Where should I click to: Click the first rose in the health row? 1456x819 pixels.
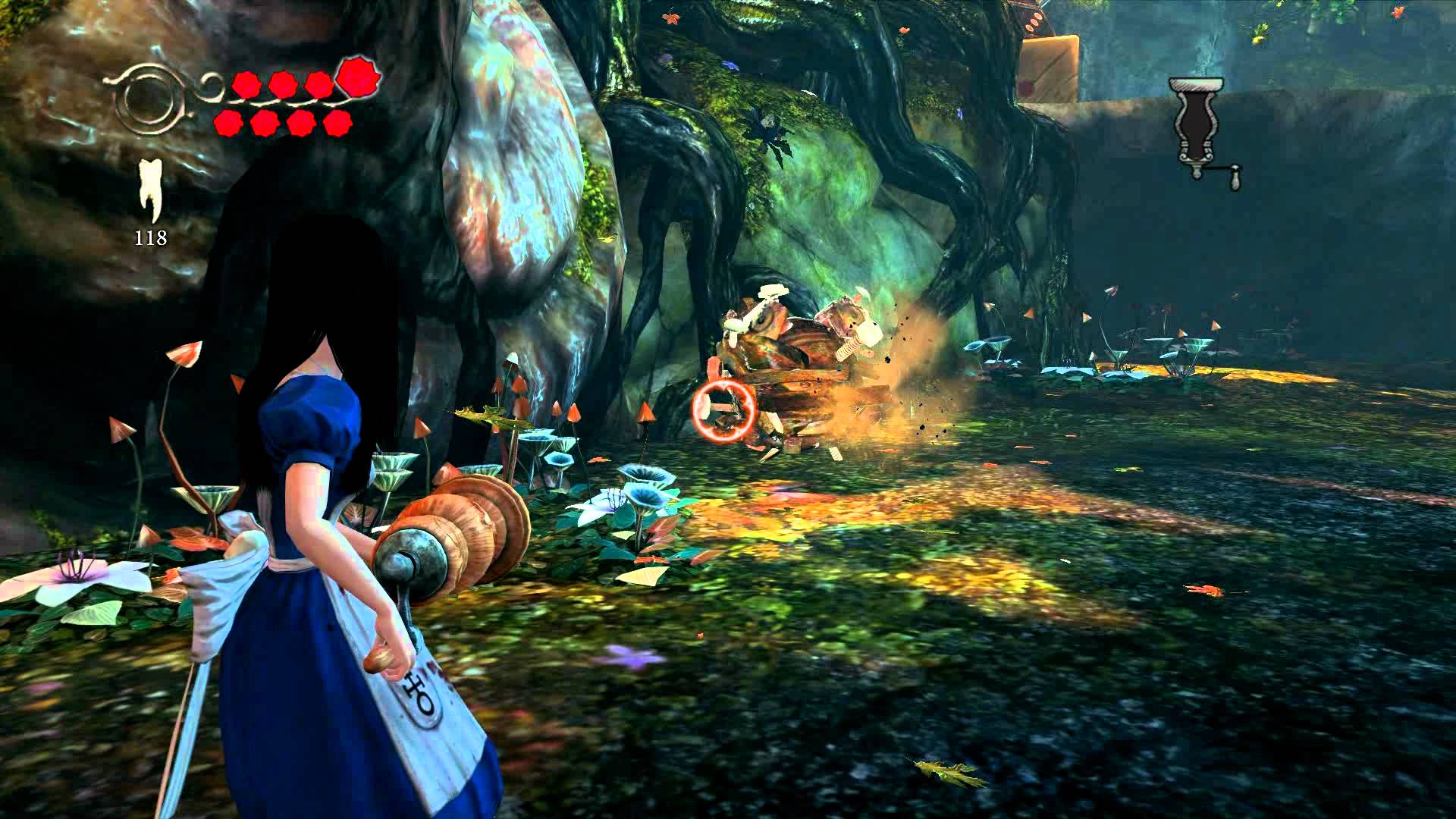point(246,86)
